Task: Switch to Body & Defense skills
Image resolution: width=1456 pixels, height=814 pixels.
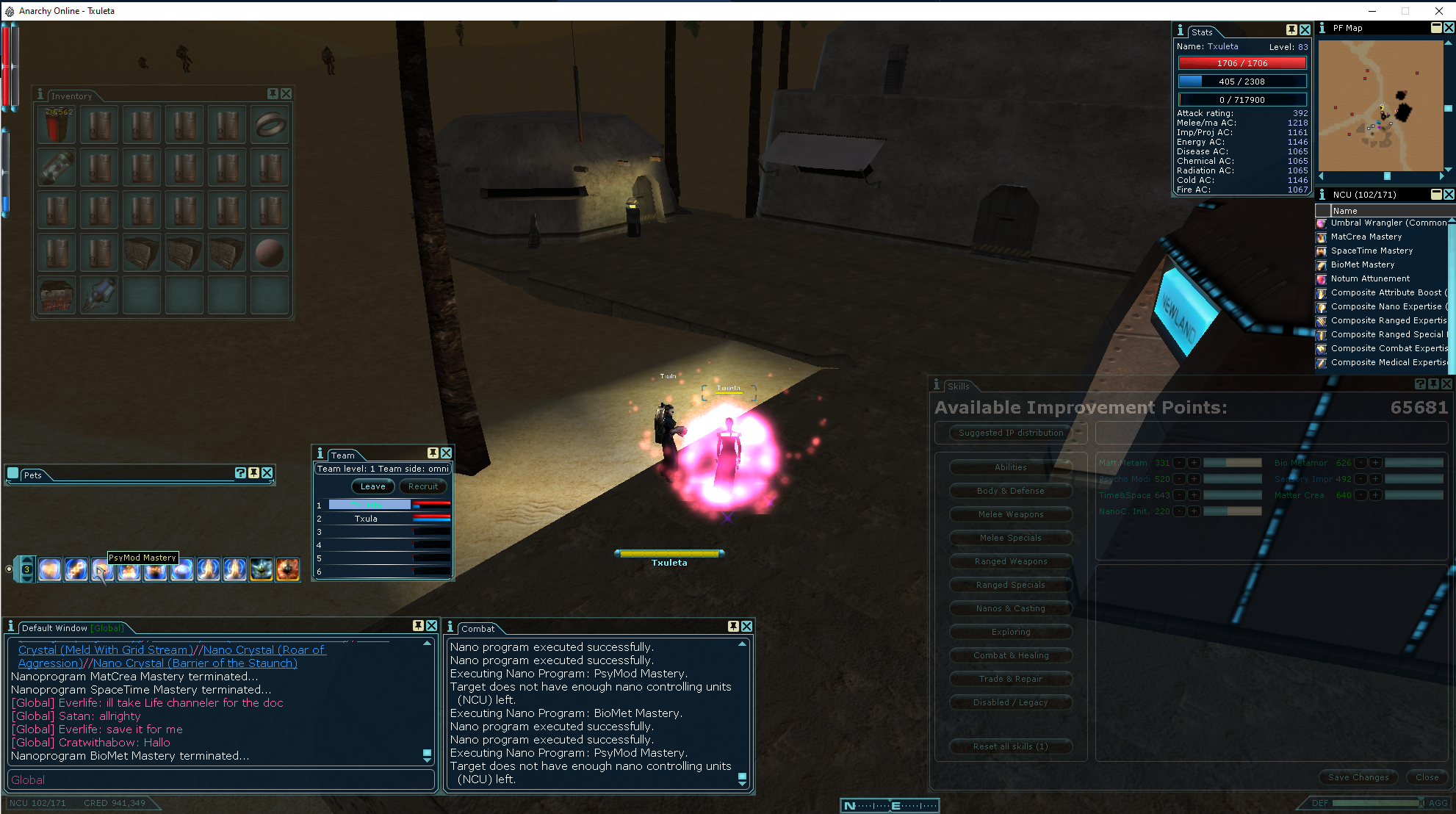Action: point(1010,491)
